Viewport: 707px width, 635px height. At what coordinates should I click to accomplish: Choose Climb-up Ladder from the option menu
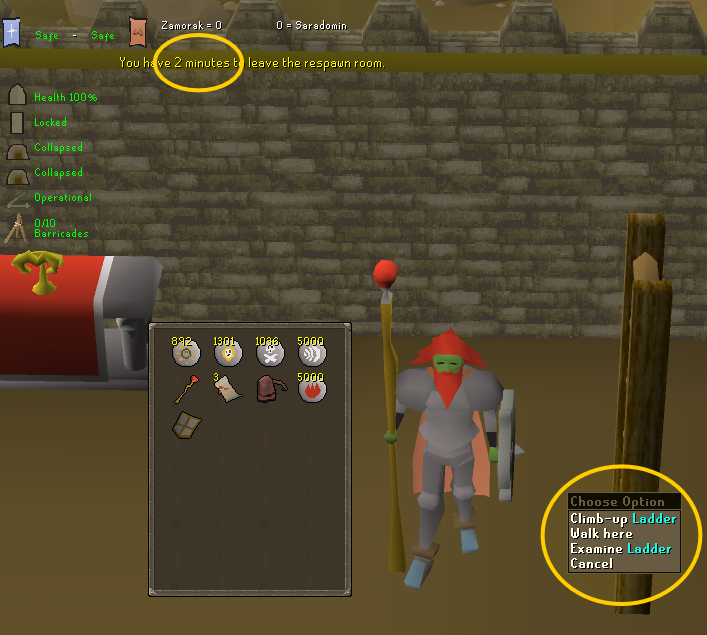(622, 519)
